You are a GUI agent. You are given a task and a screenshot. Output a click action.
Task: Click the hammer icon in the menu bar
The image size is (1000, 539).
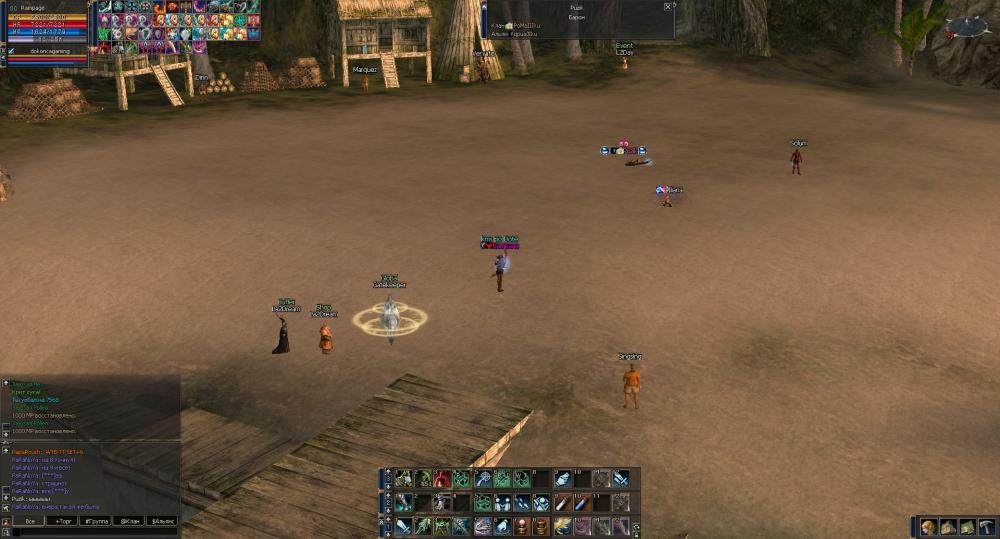[986, 526]
